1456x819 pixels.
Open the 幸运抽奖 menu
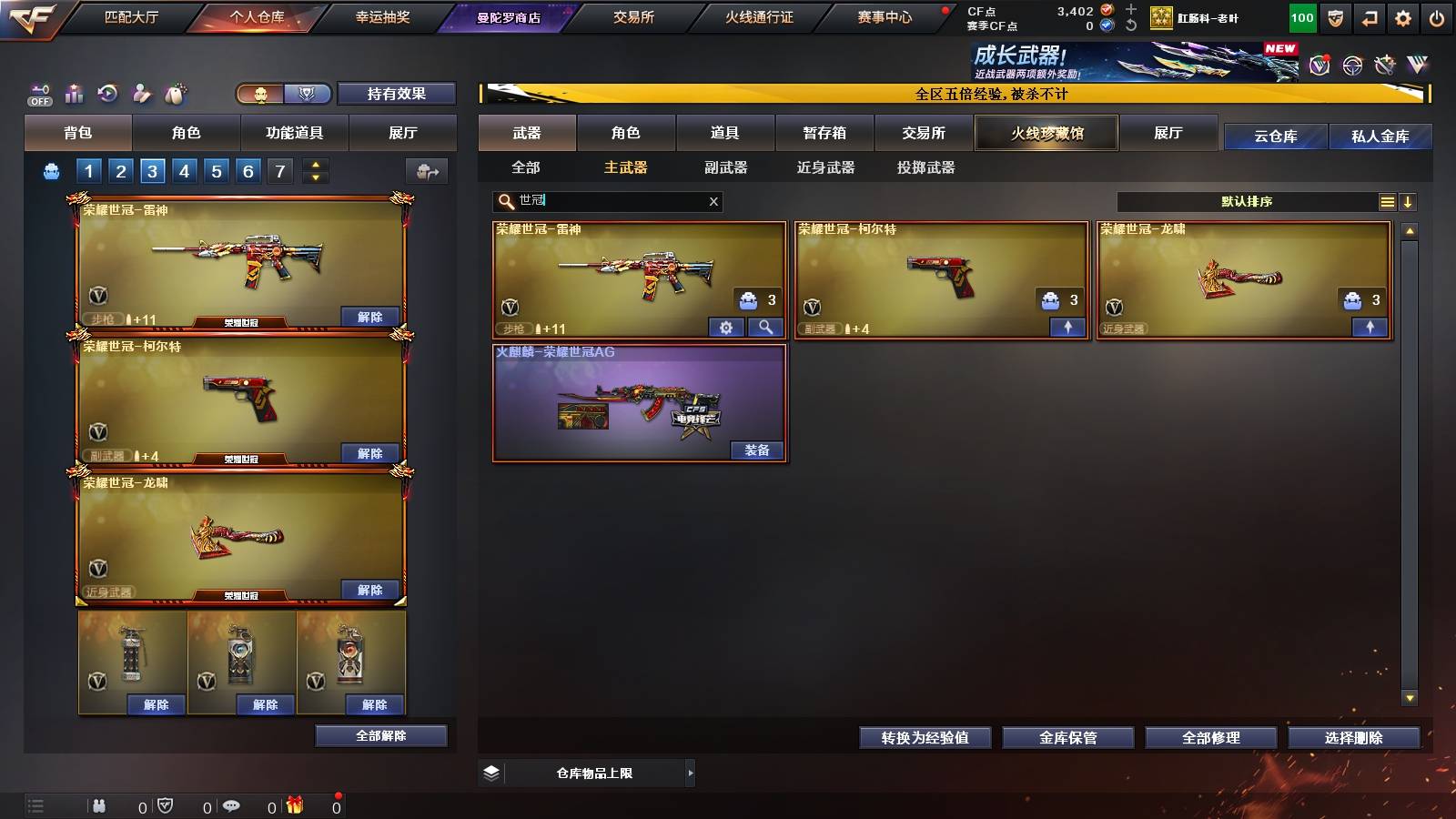click(382, 16)
